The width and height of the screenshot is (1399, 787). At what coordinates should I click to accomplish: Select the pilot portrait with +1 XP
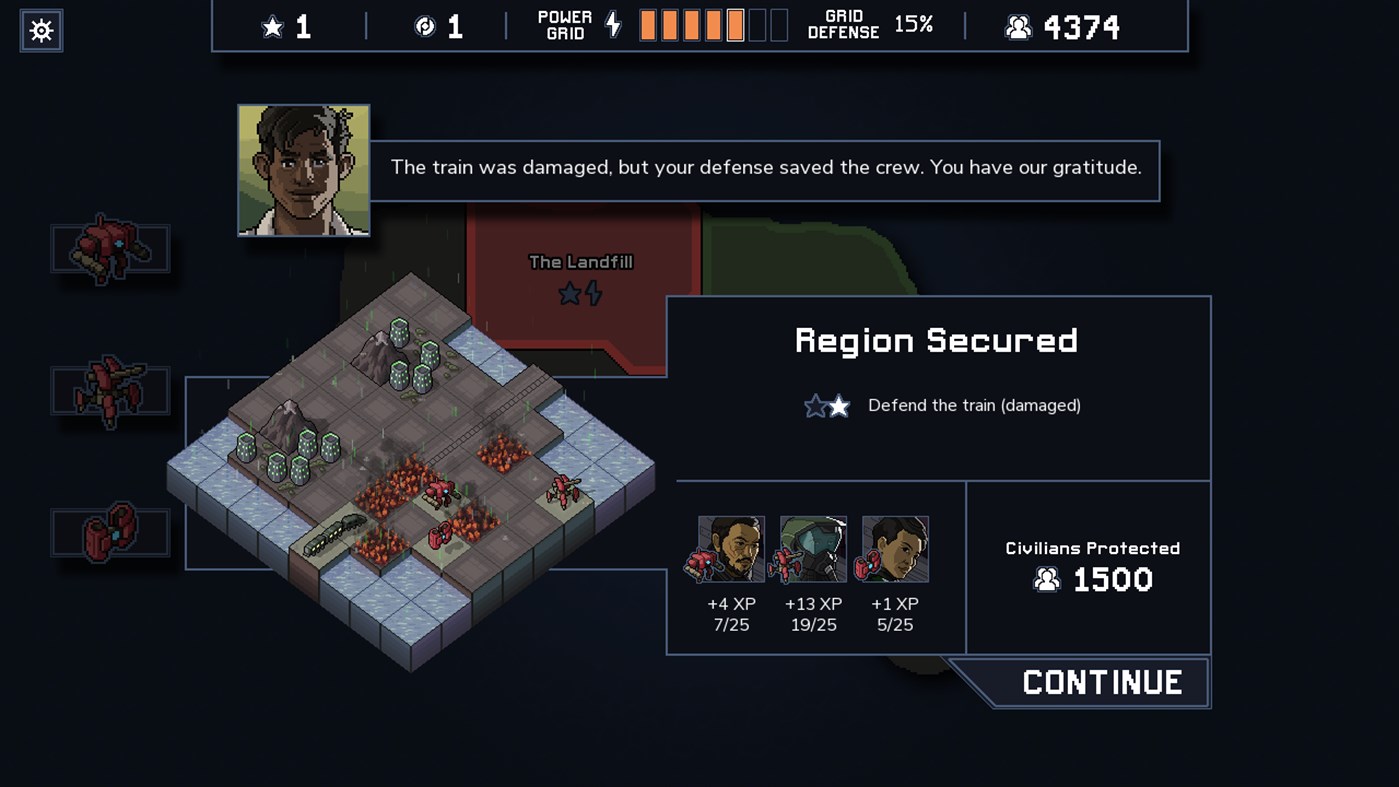(895, 548)
